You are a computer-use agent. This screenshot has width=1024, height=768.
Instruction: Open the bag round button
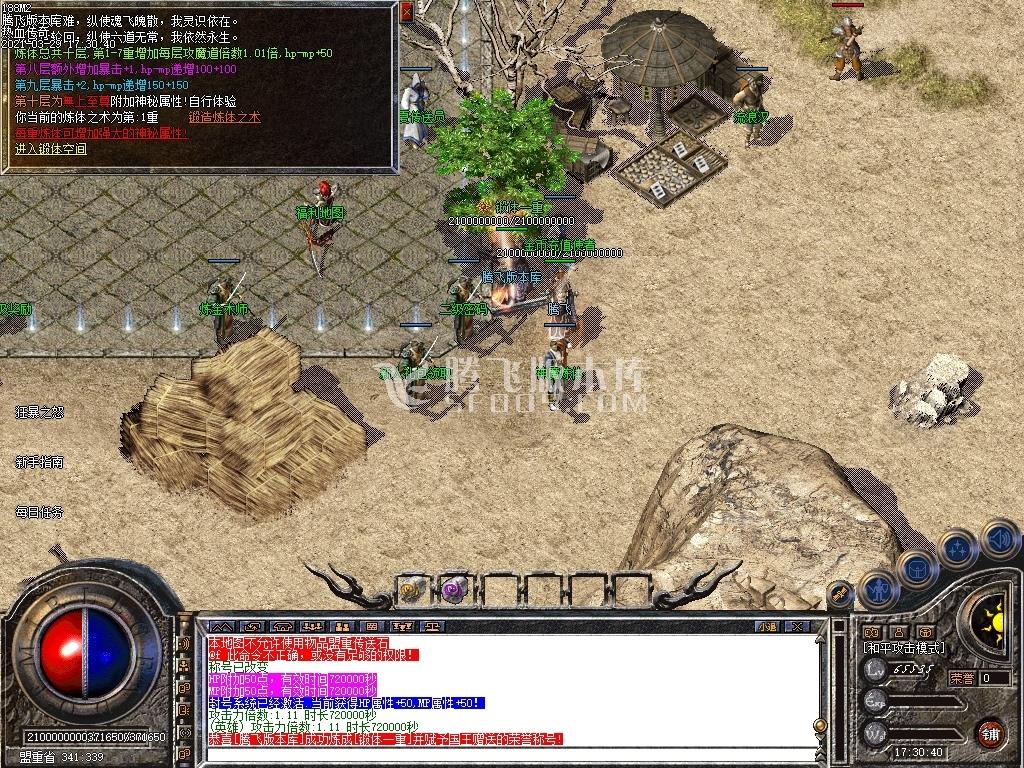click(x=917, y=568)
